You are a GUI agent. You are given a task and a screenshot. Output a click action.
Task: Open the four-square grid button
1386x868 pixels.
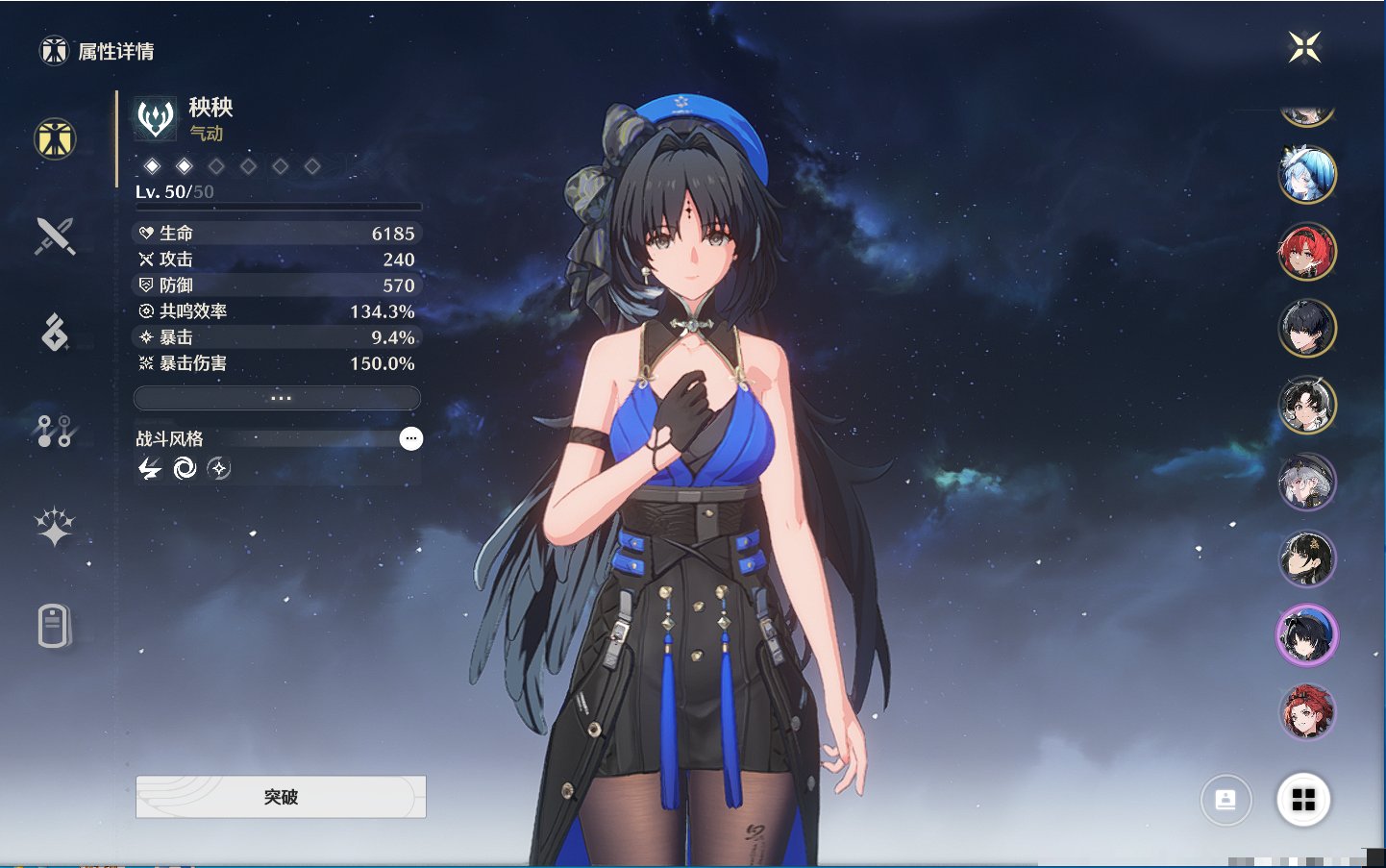pyautogui.click(x=1303, y=800)
